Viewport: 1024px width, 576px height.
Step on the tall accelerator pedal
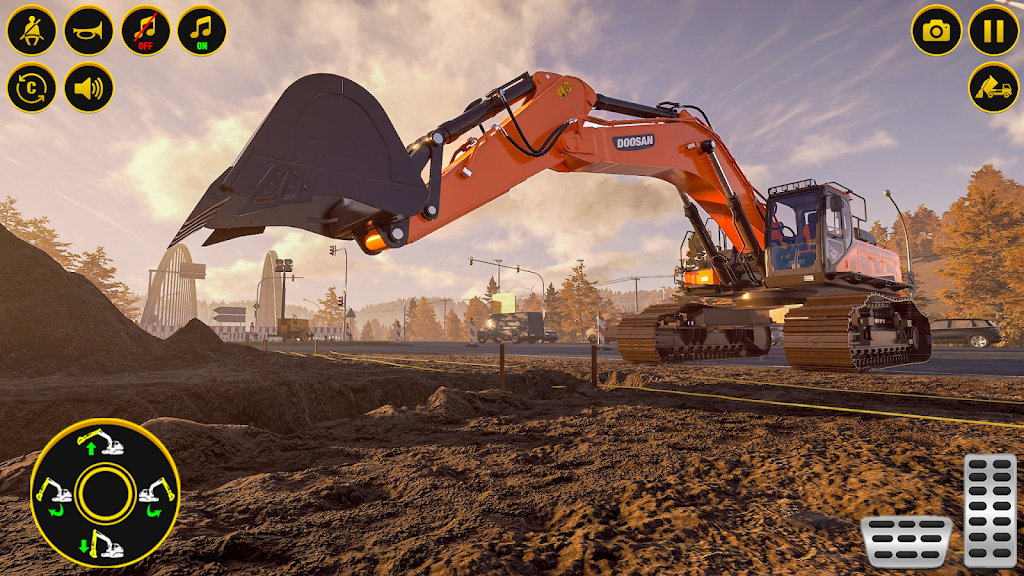[x=989, y=510]
